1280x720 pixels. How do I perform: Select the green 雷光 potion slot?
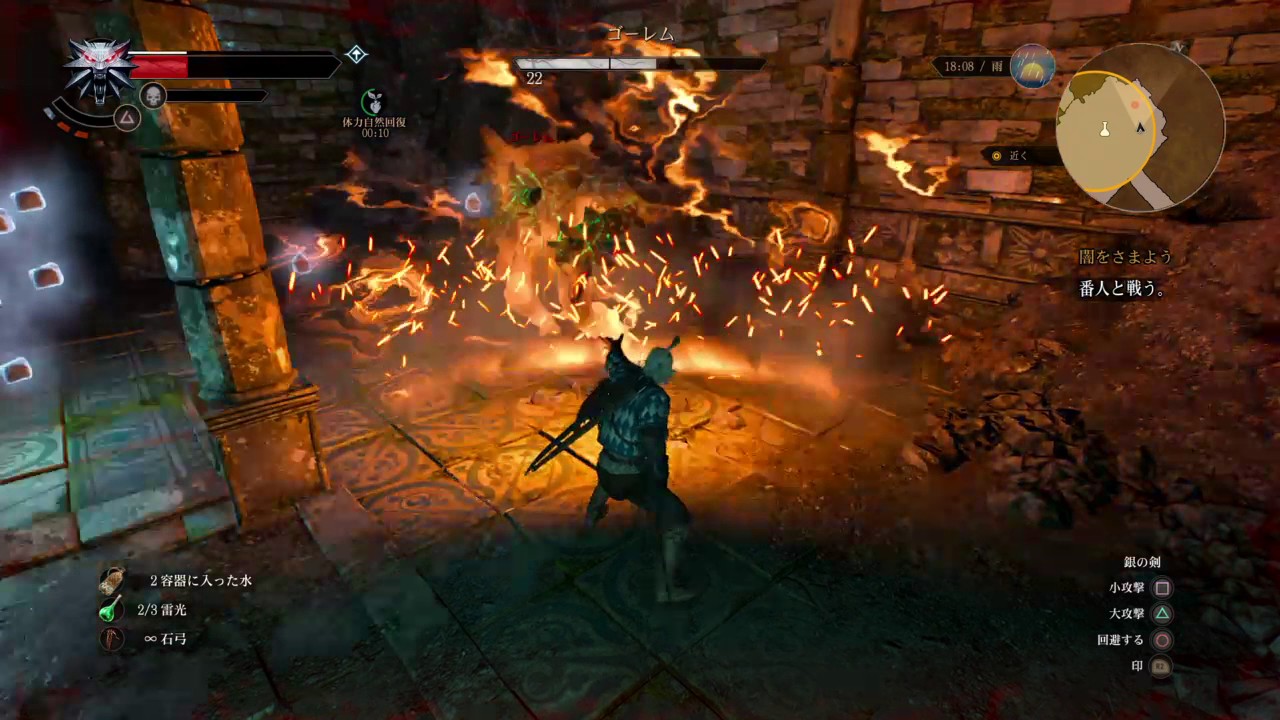pos(111,609)
